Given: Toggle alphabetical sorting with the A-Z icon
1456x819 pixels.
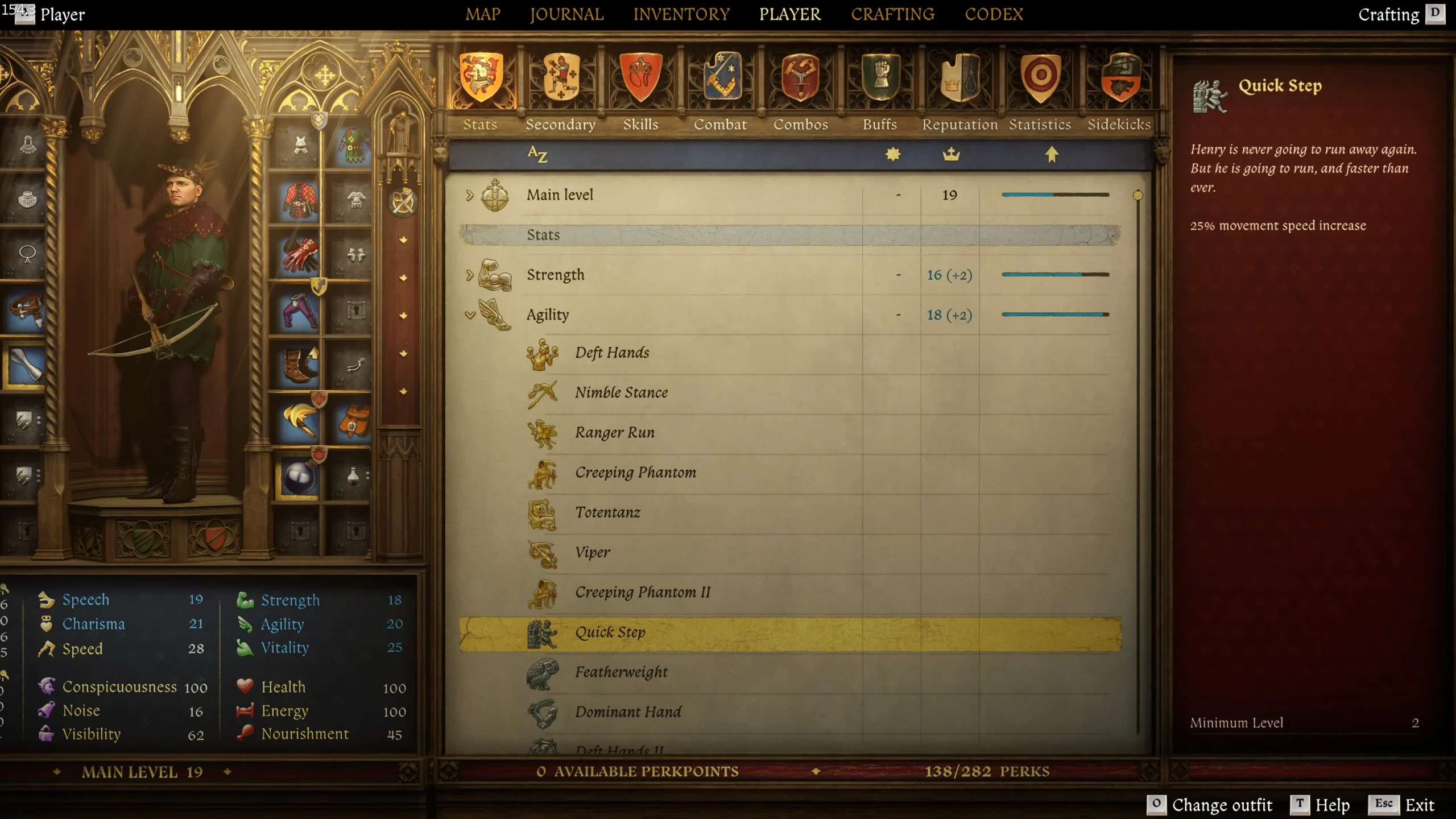Looking at the screenshot, I should (537, 154).
